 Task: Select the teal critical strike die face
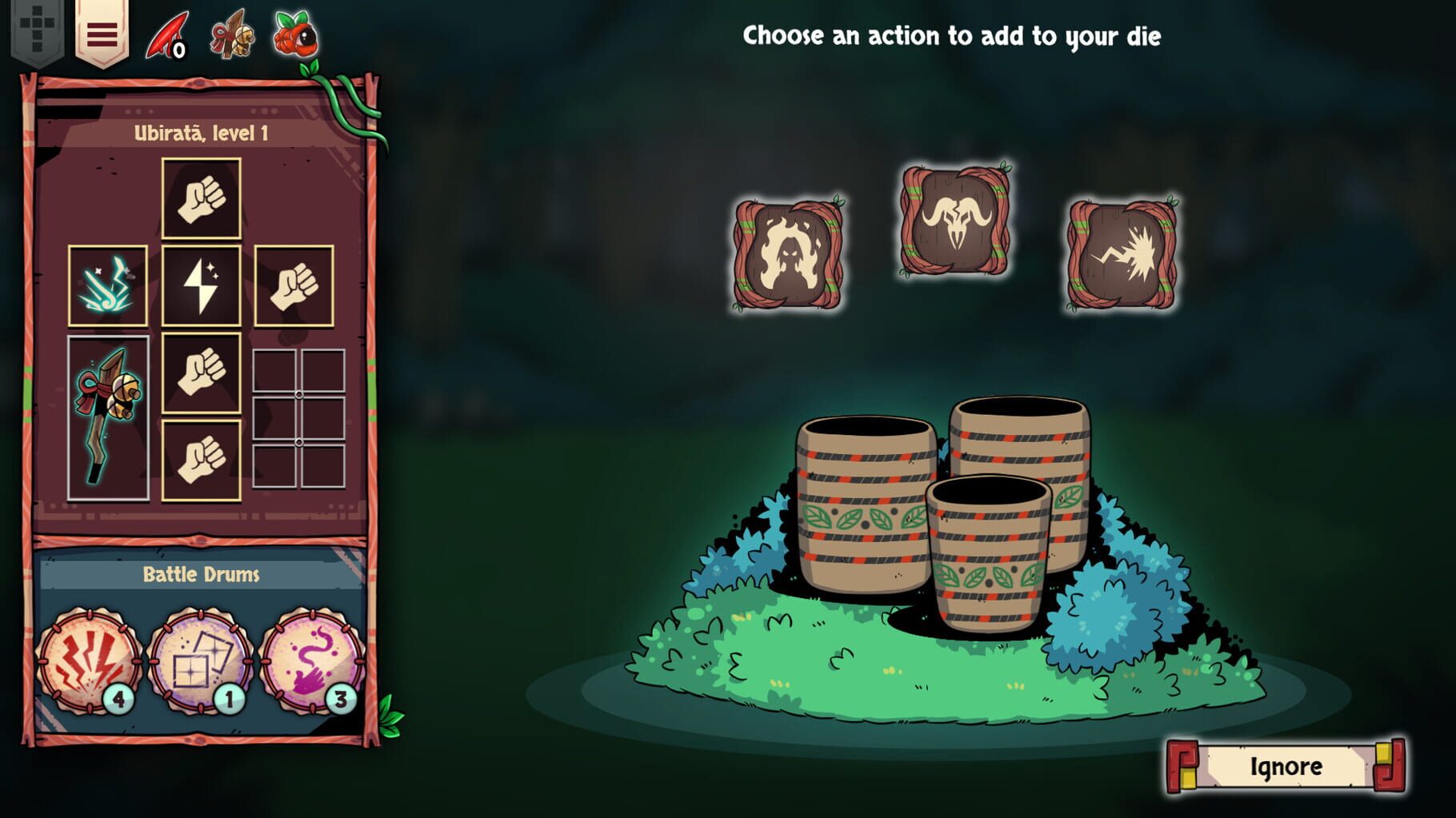108,285
